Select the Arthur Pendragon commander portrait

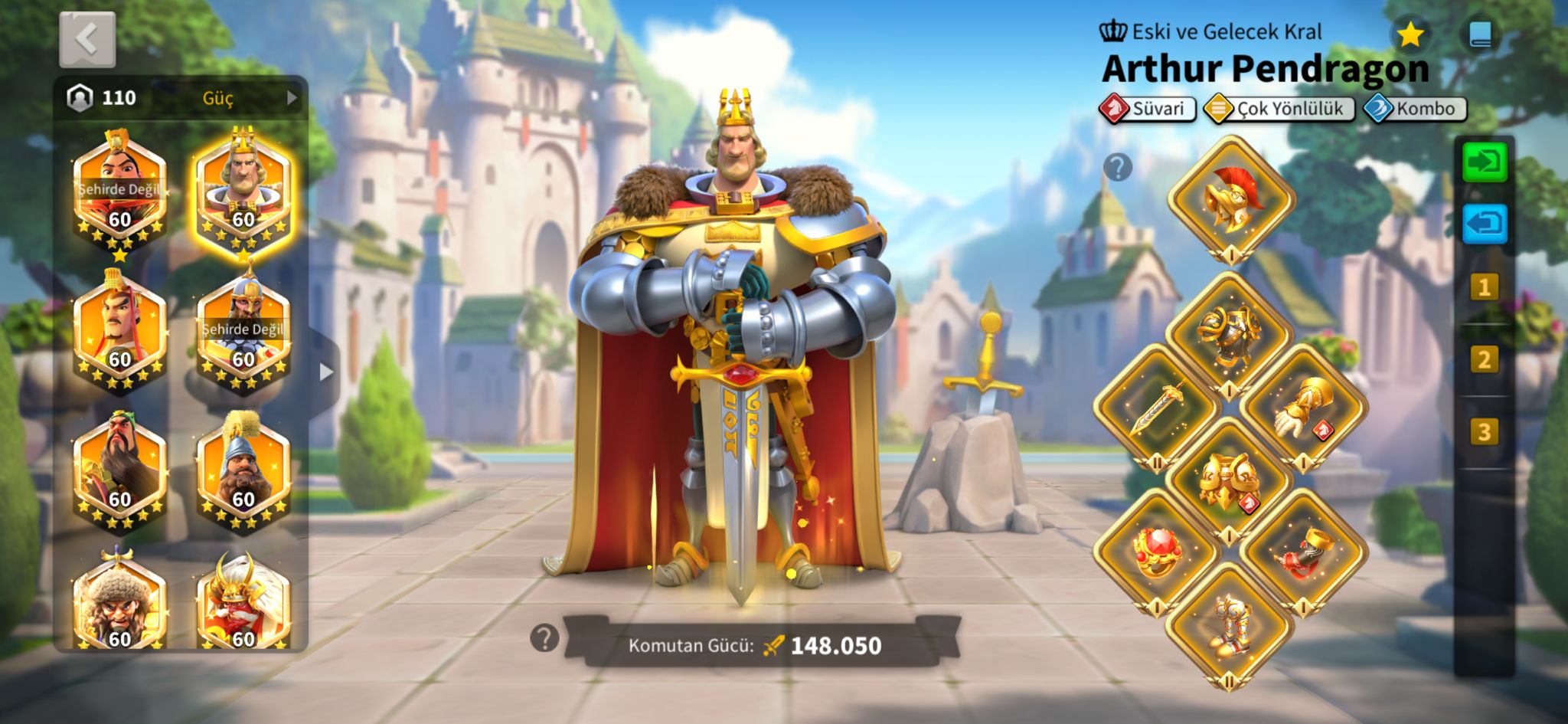[243, 190]
